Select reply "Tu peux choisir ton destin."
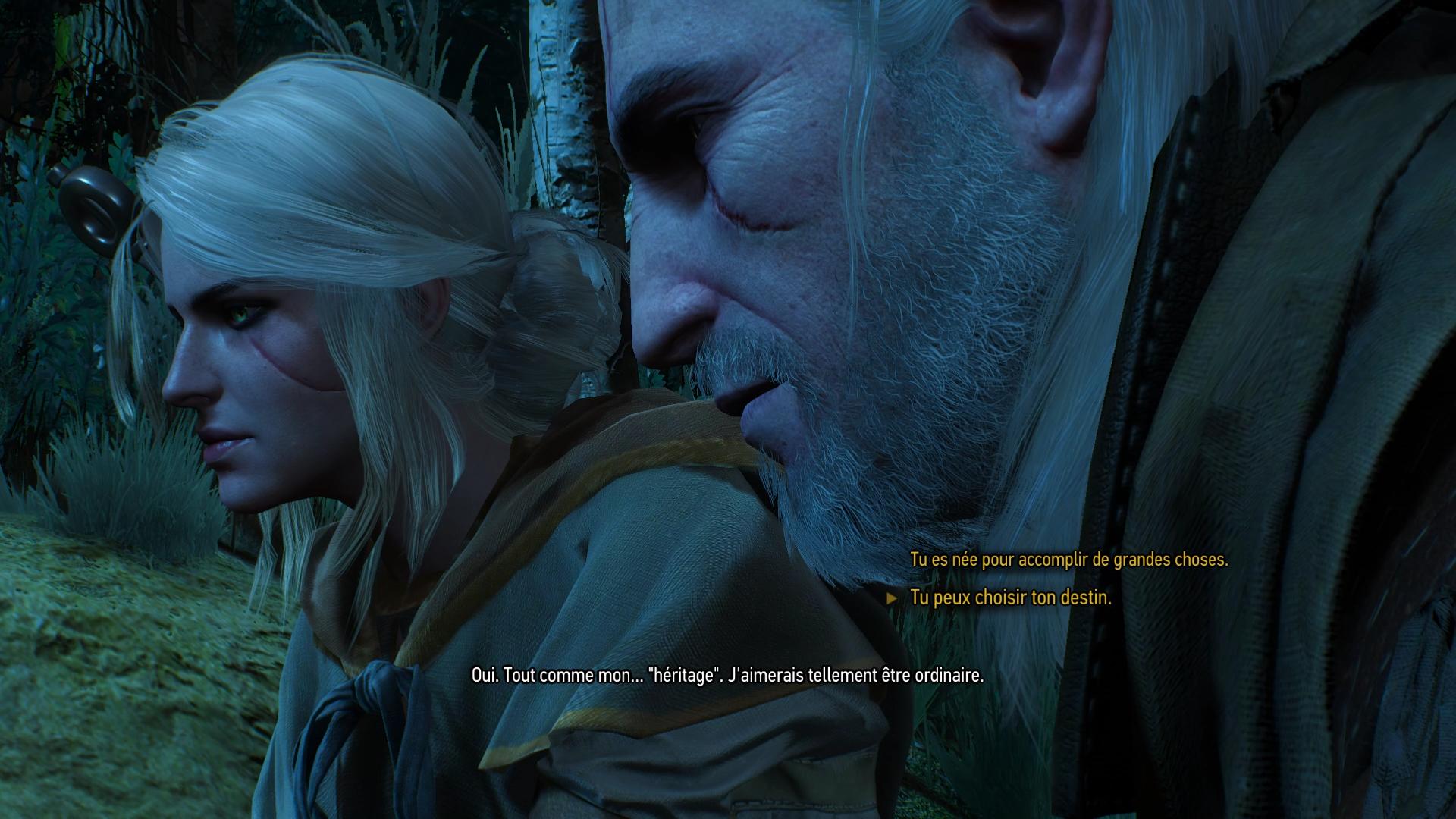The height and width of the screenshot is (819, 1456). tap(1010, 598)
